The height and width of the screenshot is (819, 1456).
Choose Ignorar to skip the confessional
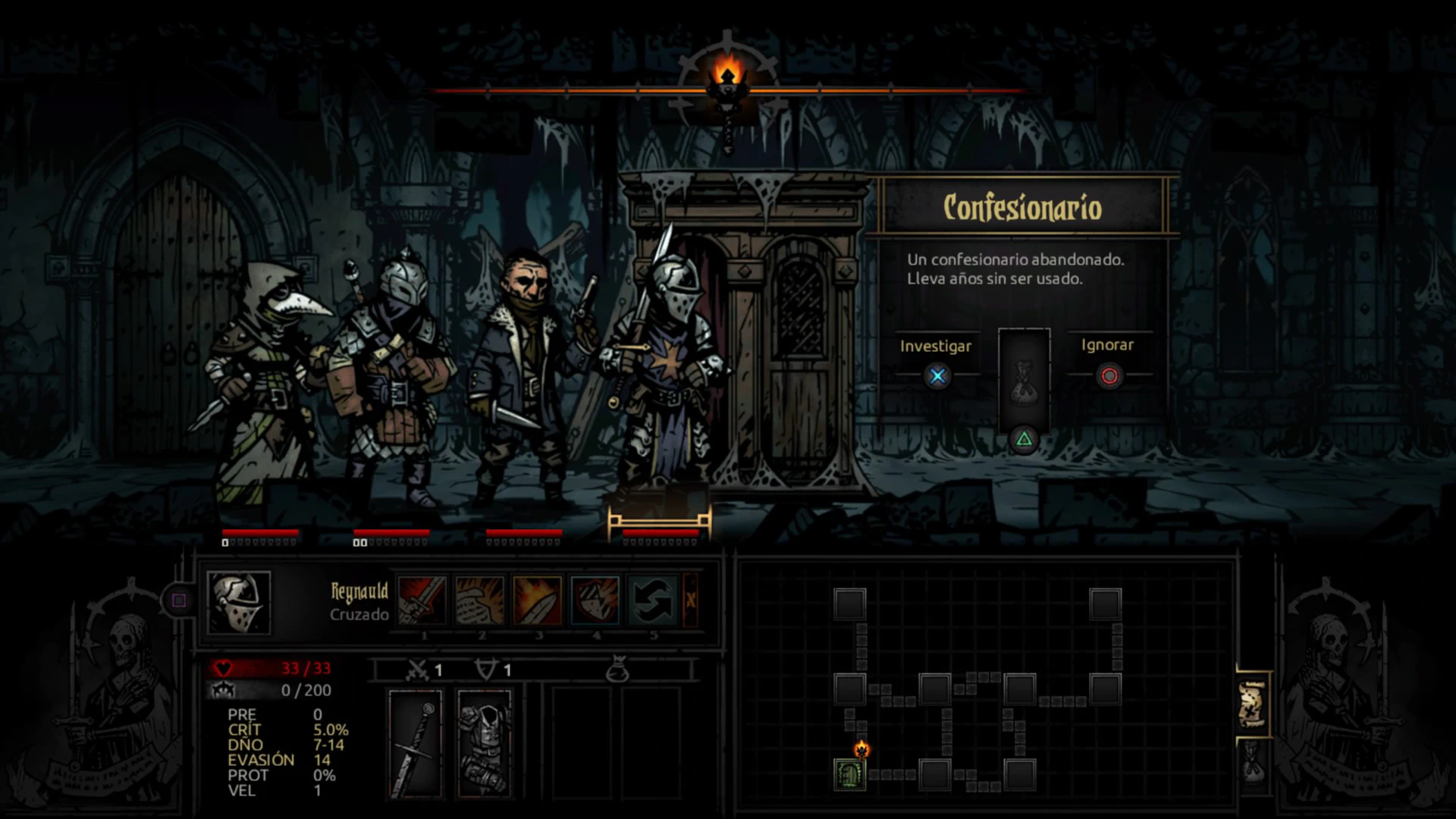(x=1109, y=375)
